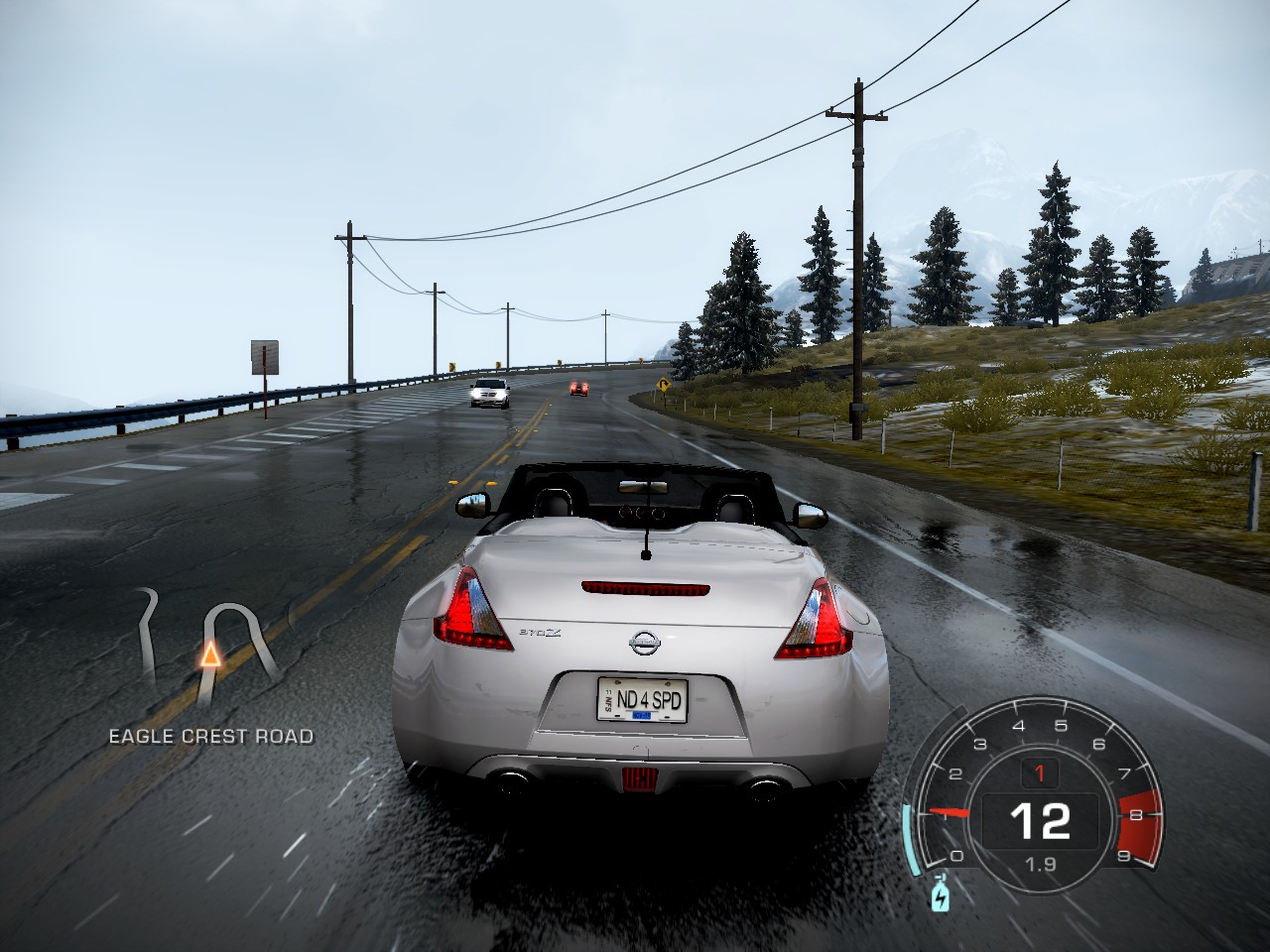Click the yellow right-curve arrow road sign
Image resolution: width=1270 pixels, height=952 pixels.
[x=661, y=384]
